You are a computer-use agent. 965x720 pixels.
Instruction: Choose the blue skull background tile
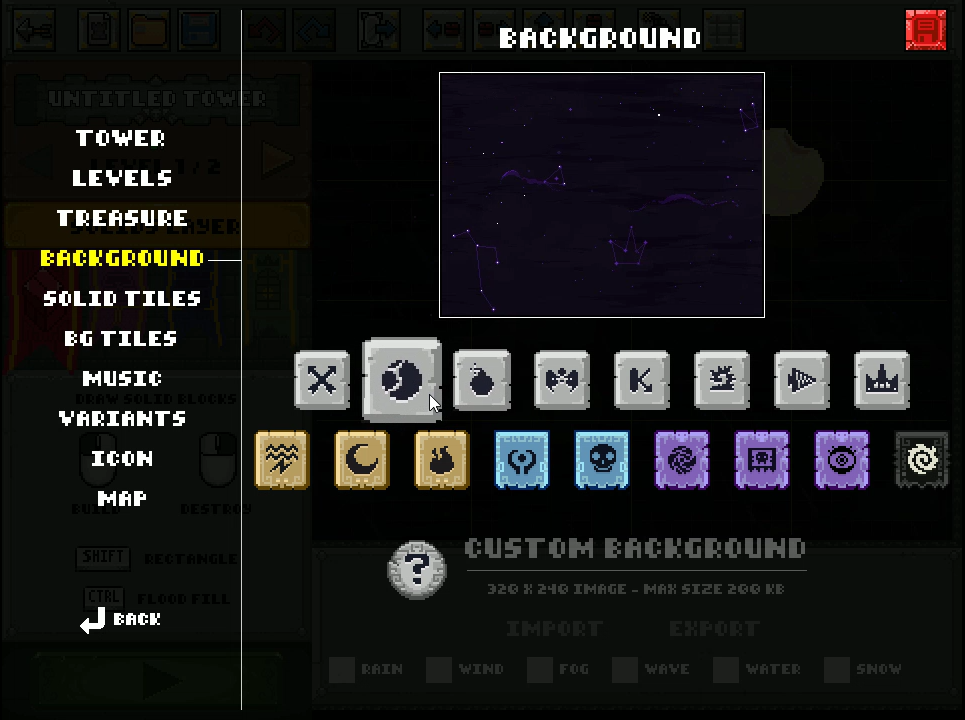pos(602,460)
